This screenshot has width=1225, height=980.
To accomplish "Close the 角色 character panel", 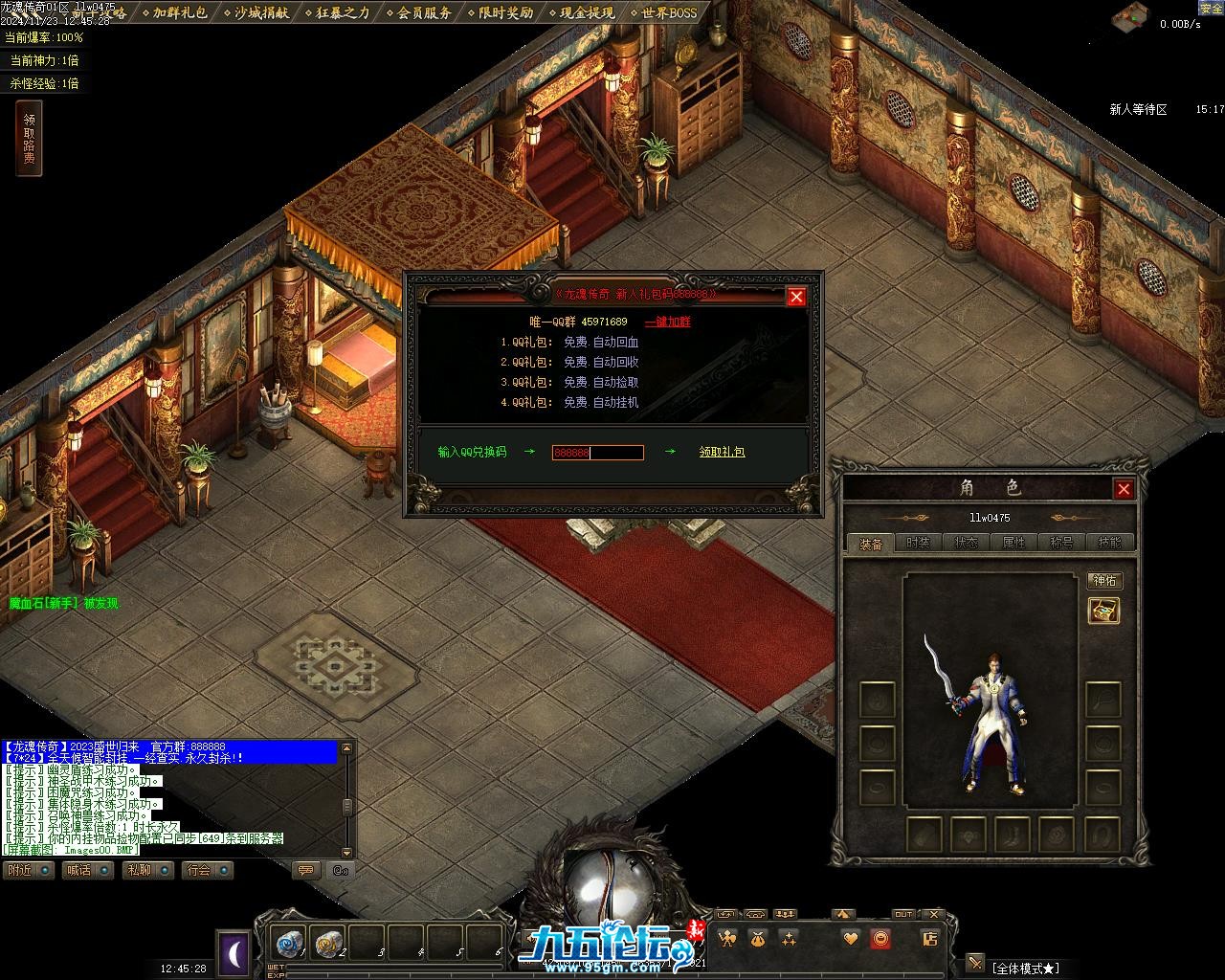I will tap(1124, 489).
